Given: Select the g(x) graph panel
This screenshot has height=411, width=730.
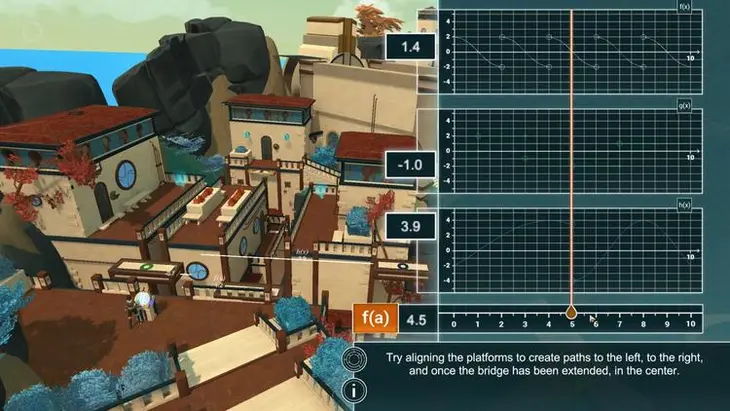Looking at the screenshot, I should click(x=571, y=146).
